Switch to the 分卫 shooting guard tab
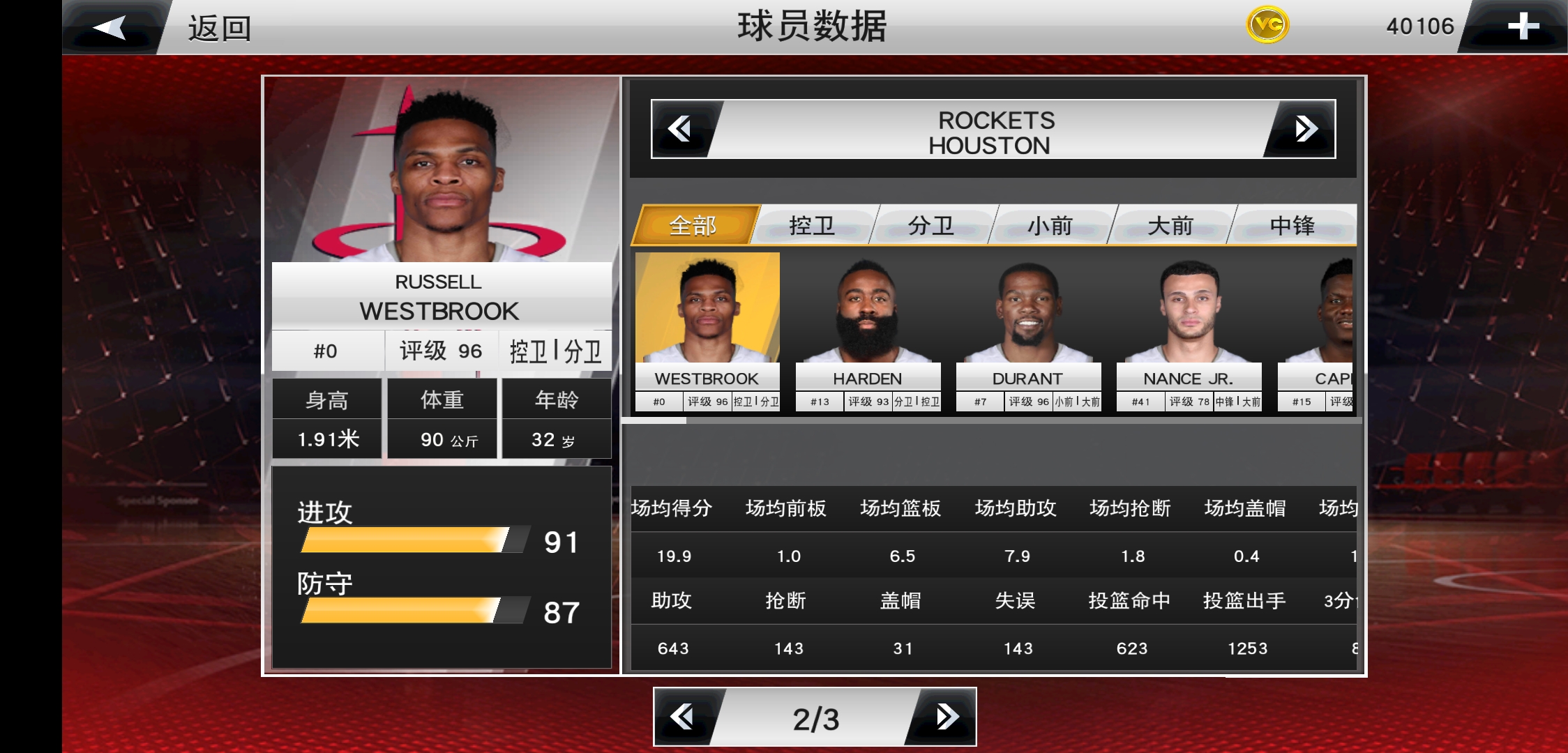 931,225
